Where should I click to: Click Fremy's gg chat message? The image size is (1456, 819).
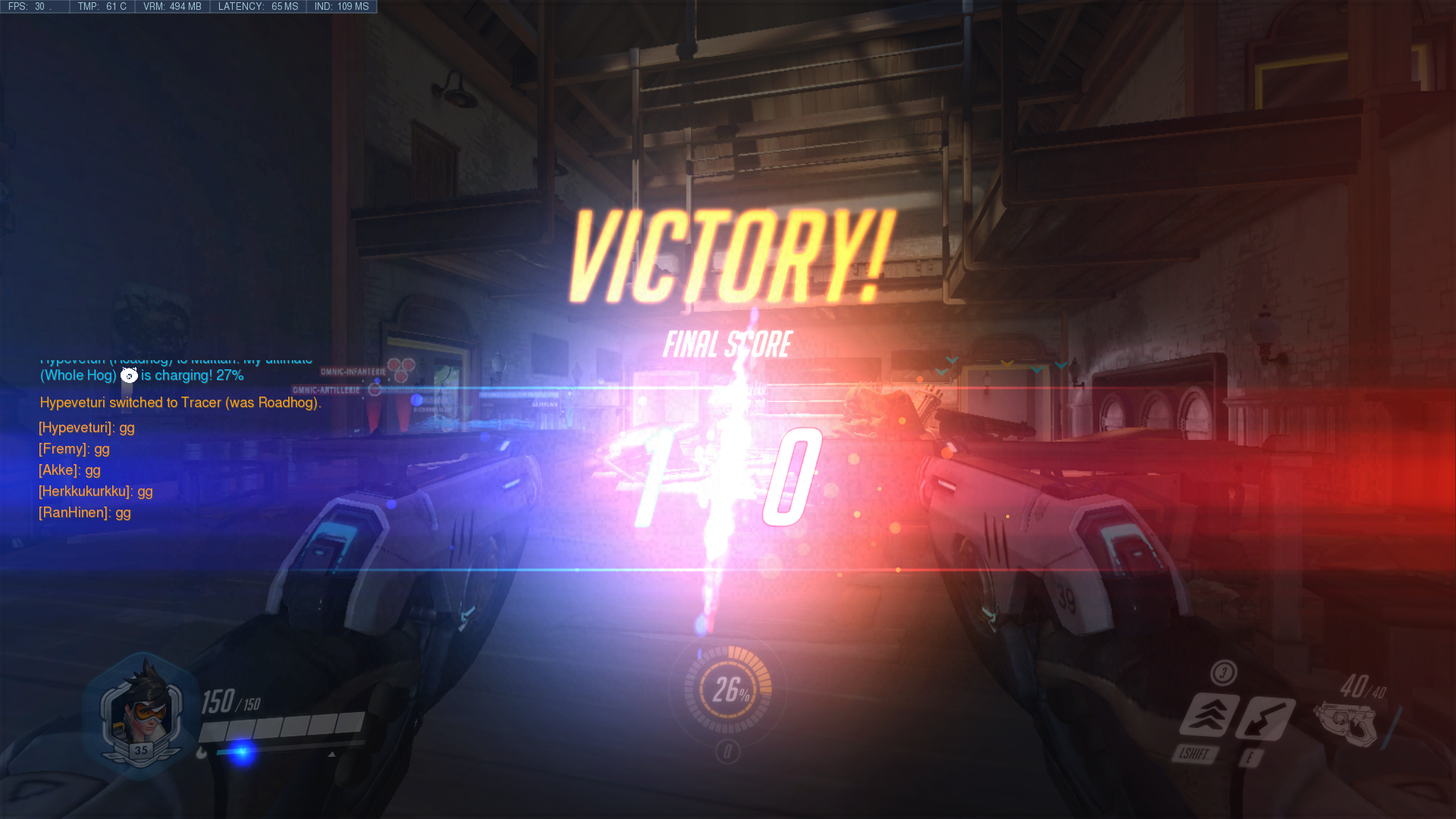[x=74, y=449]
